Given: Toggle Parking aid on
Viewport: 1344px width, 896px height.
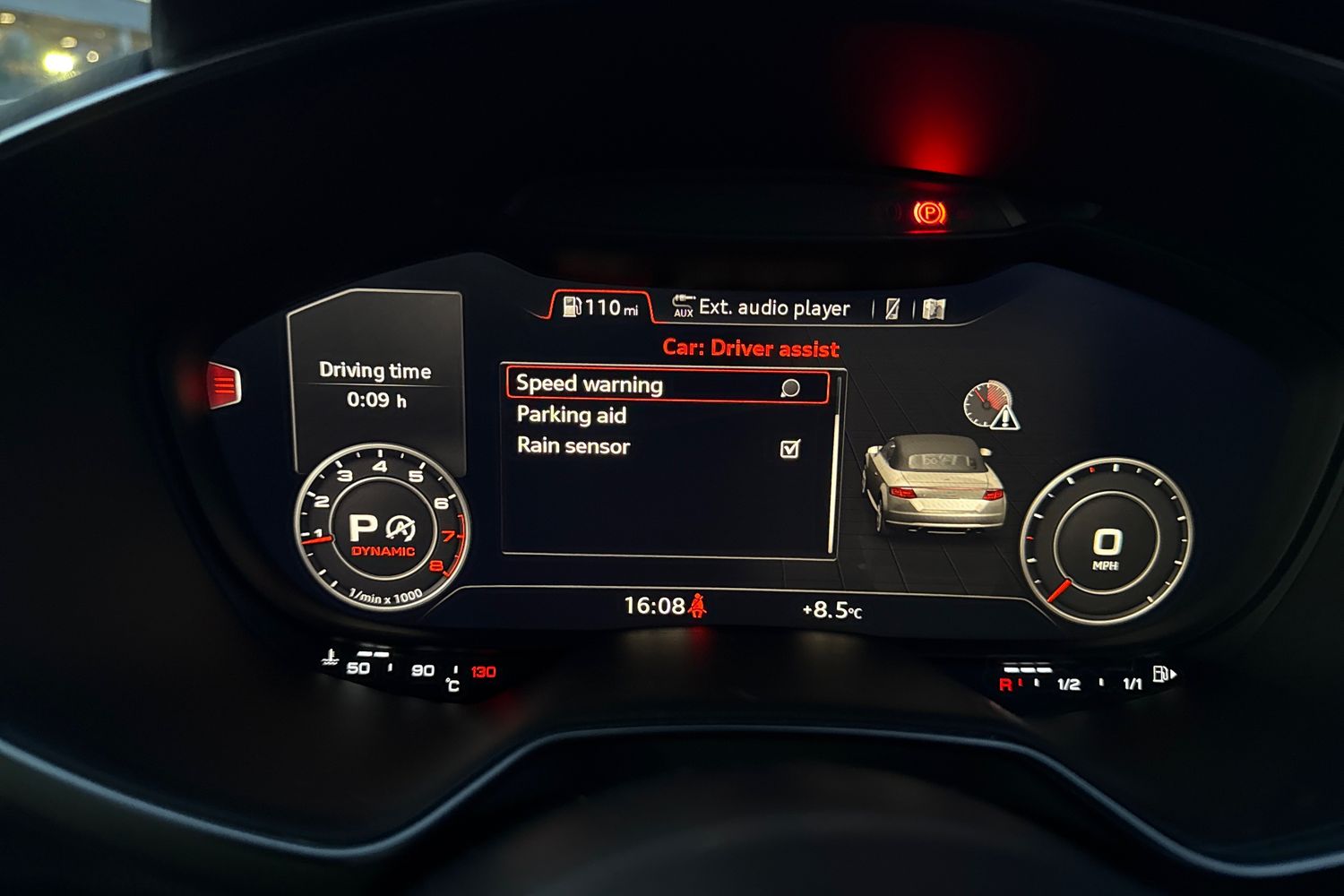Looking at the screenshot, I should click(571, 415).
